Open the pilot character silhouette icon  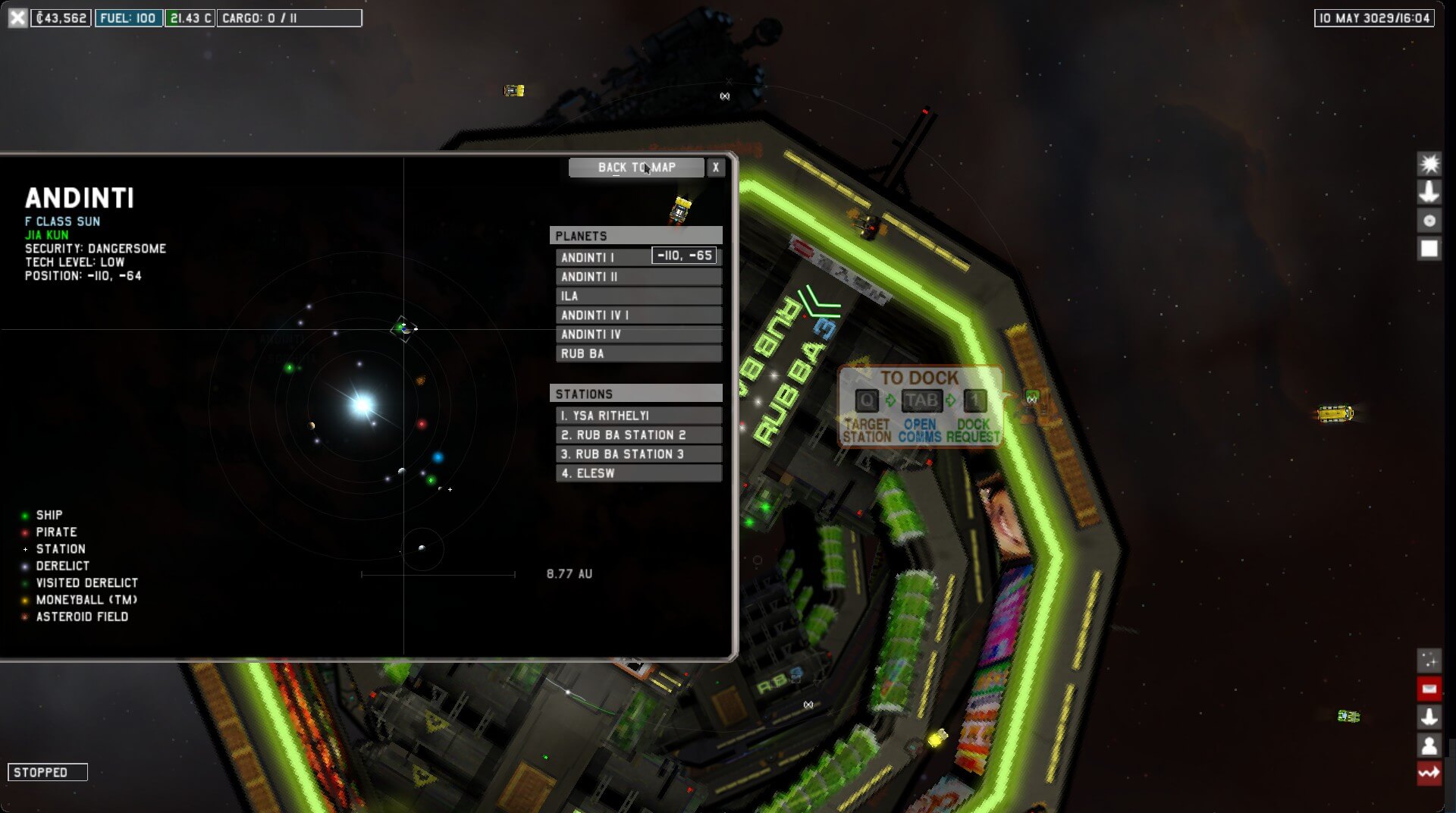(x=1429, y=746)
